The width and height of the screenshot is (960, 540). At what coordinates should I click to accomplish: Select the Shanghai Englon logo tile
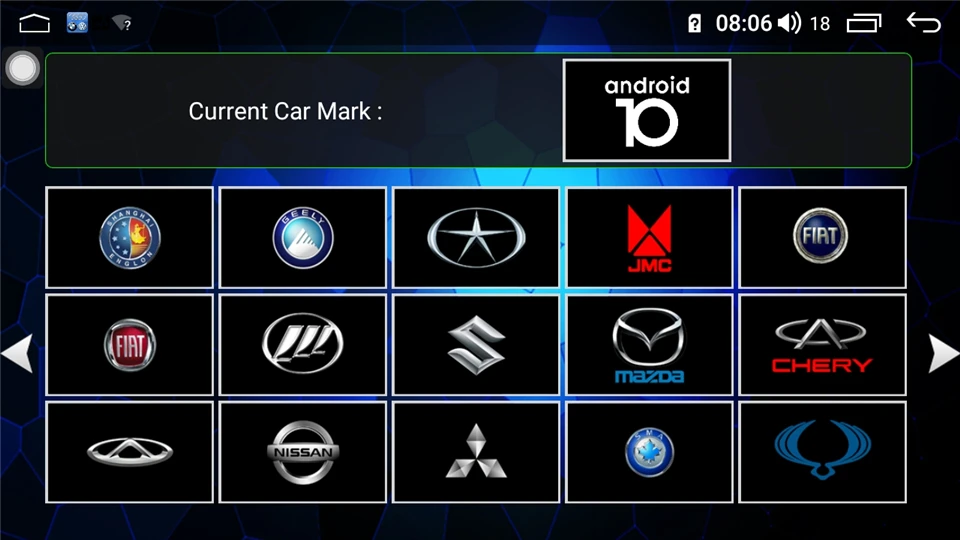[129, 238]
